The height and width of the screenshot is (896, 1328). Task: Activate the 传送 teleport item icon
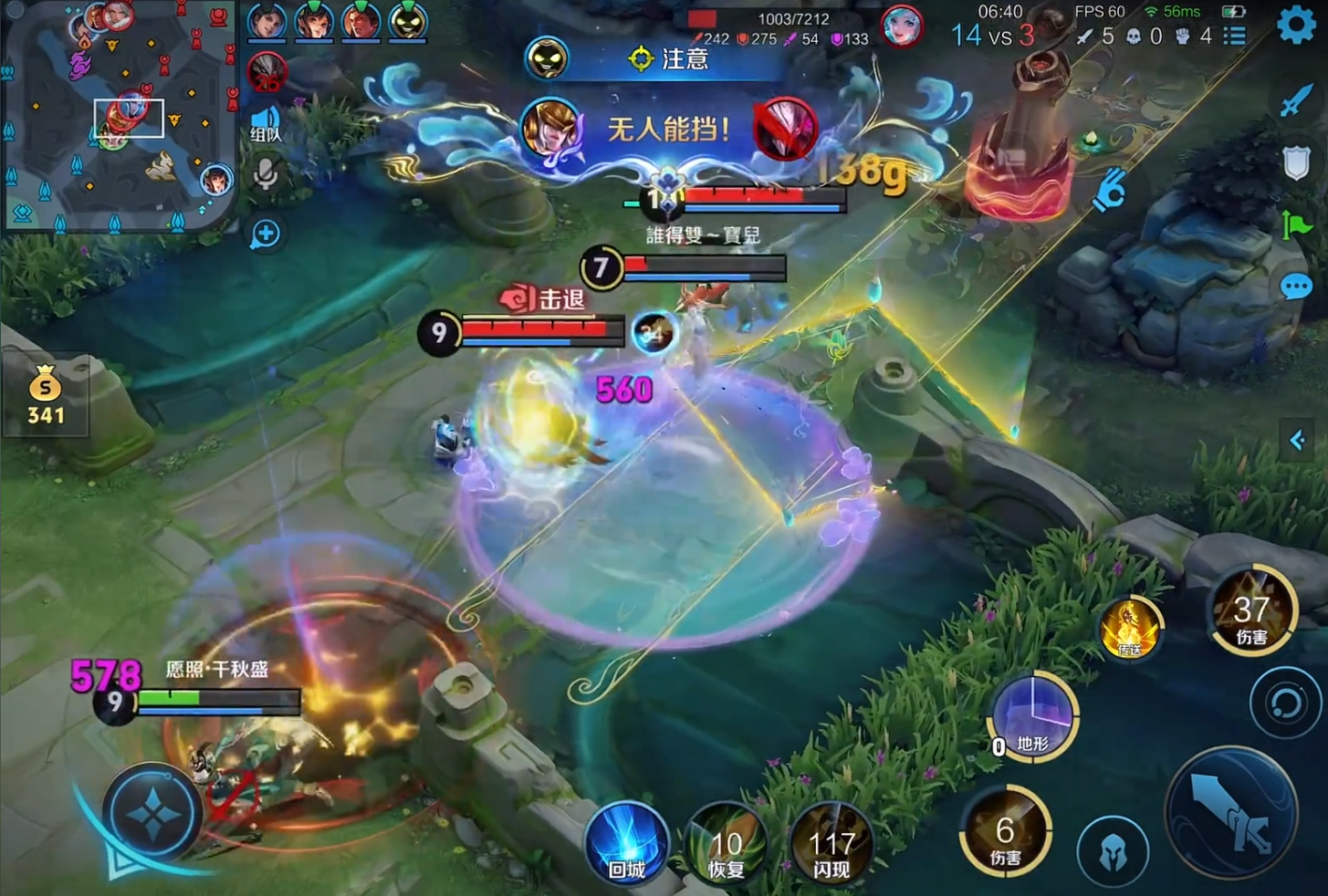[1130, 629]
